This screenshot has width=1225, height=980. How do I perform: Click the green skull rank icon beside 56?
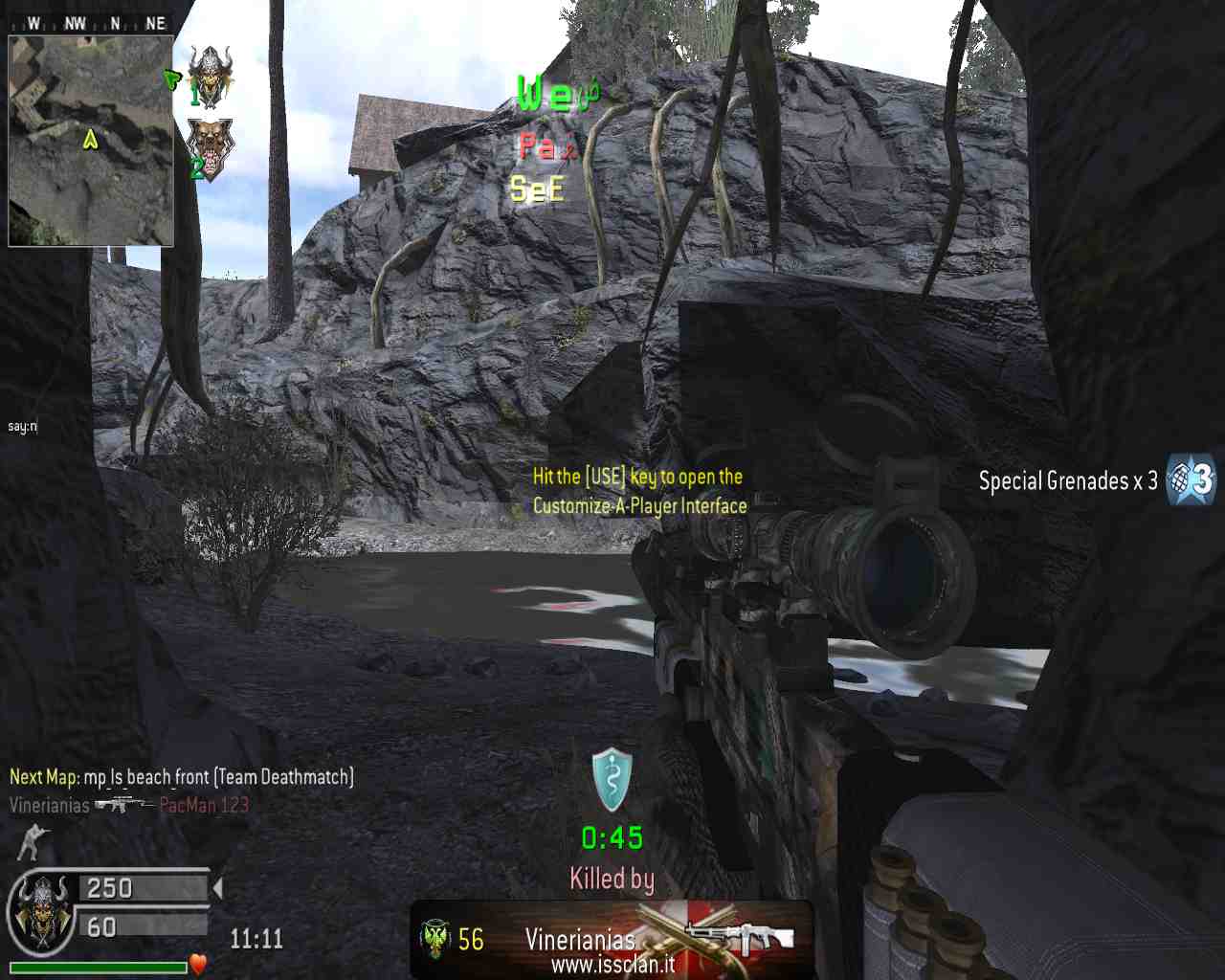435,939
